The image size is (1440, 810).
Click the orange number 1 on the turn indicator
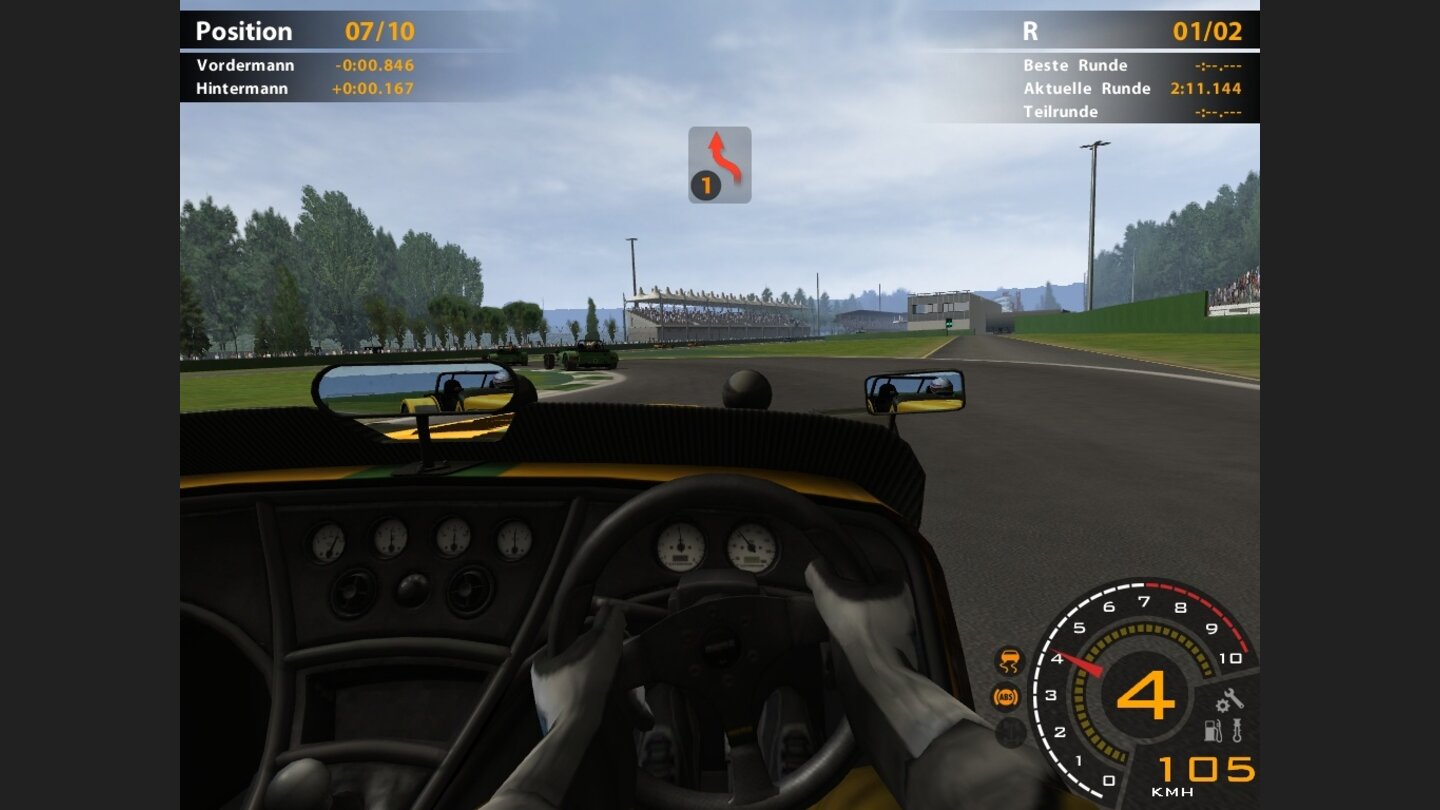tap(705, 184)
